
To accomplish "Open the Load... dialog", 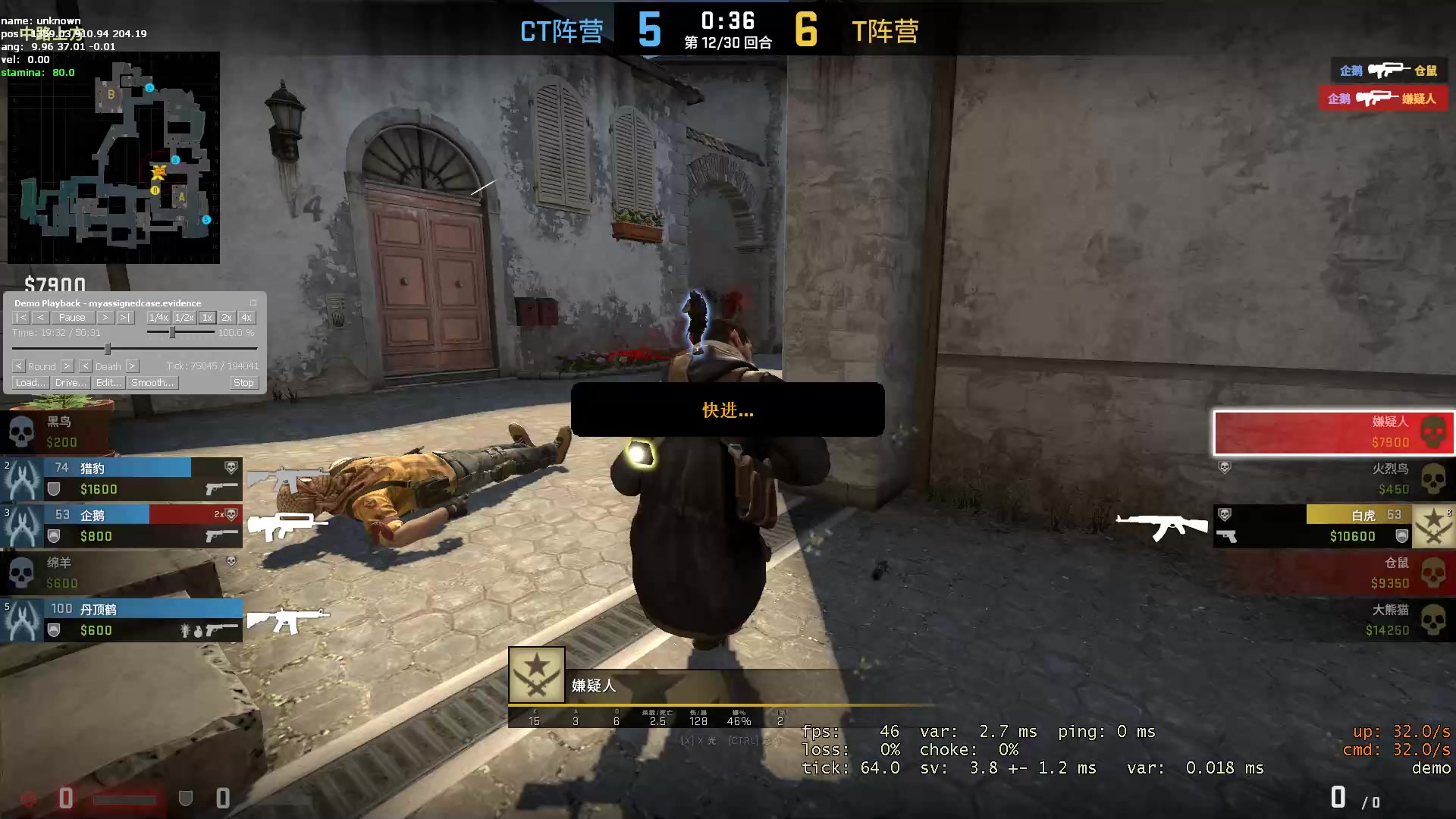I will (30, 383).
